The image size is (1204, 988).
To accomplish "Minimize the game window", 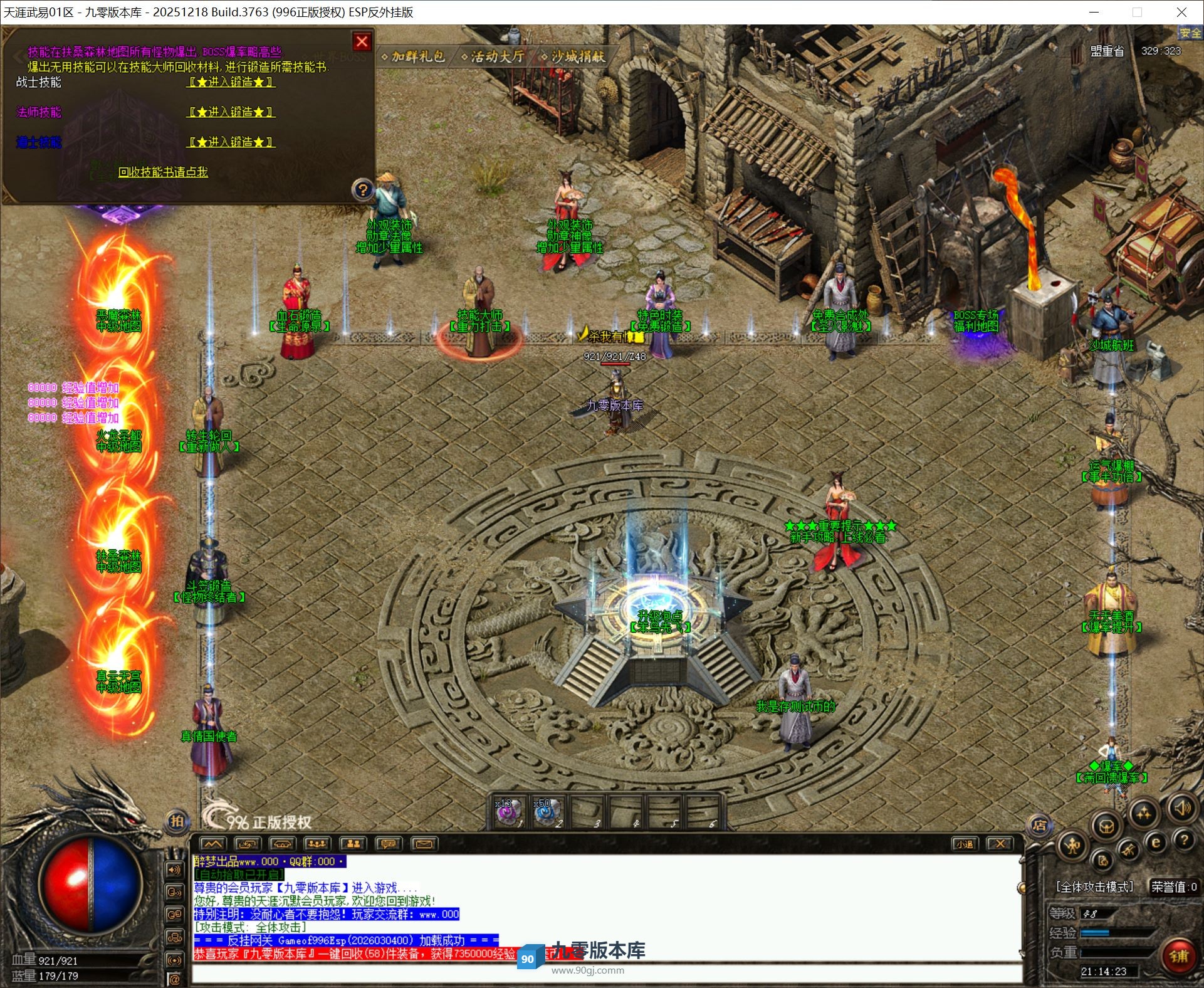I will click(x=1094, y=12).
